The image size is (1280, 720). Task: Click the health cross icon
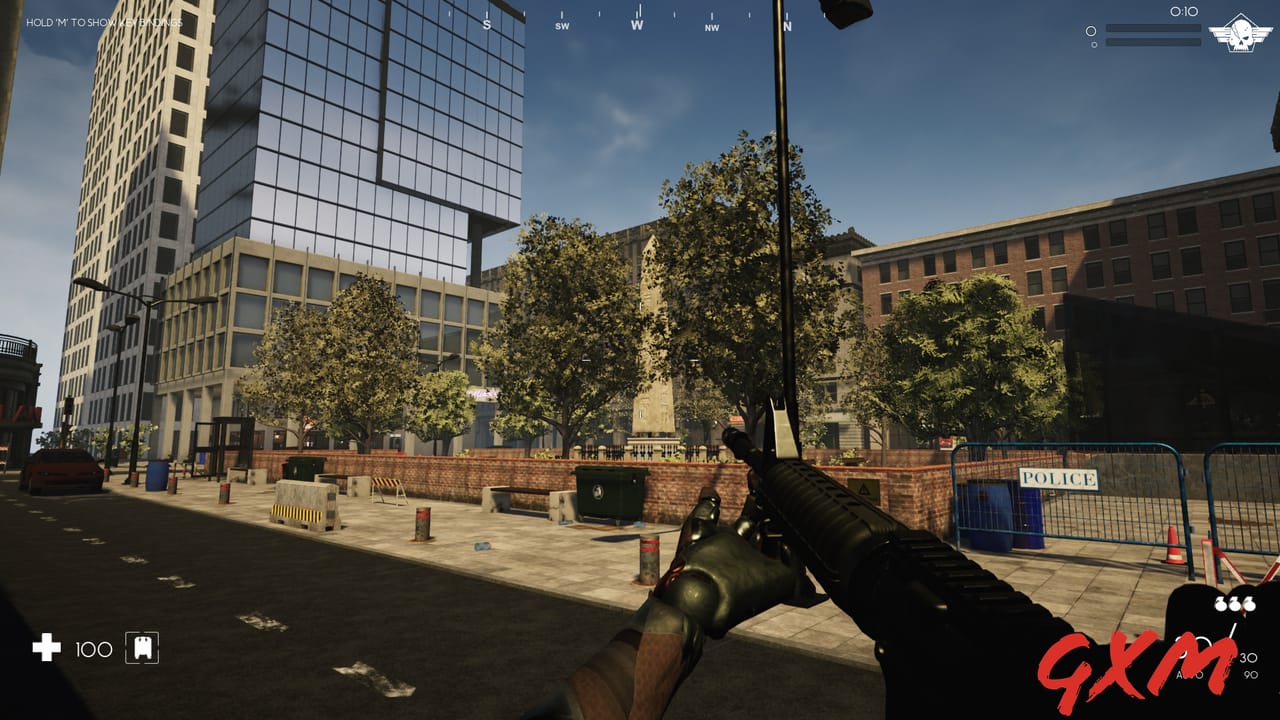(45, 649)
